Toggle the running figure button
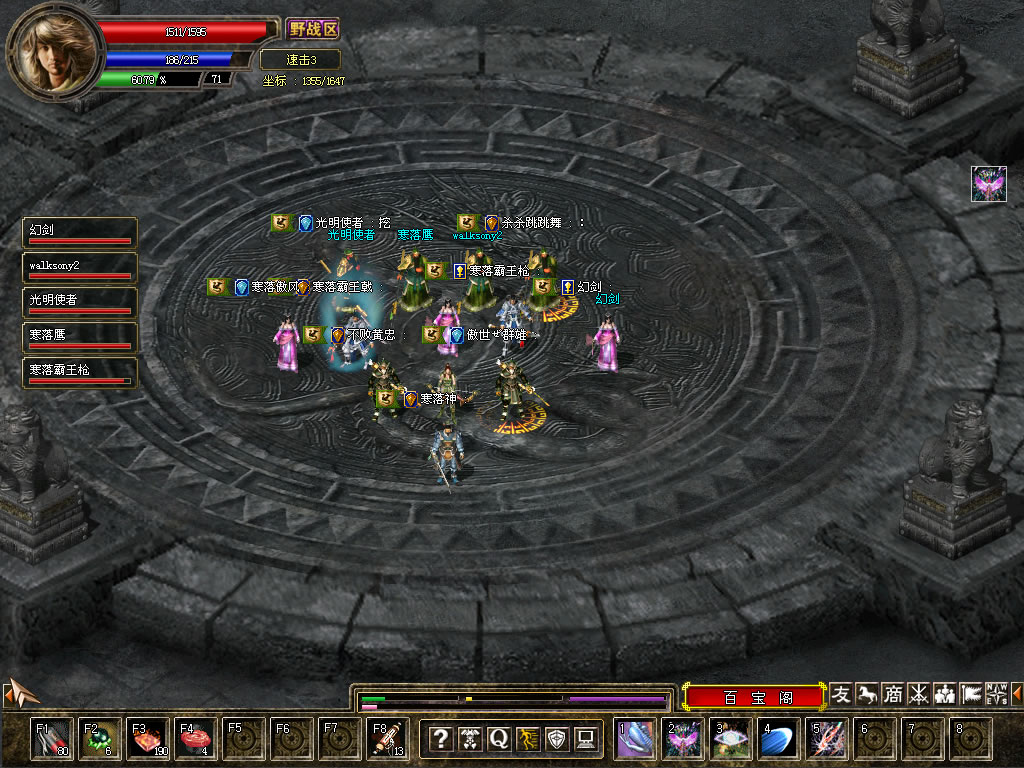 [528, 739]
